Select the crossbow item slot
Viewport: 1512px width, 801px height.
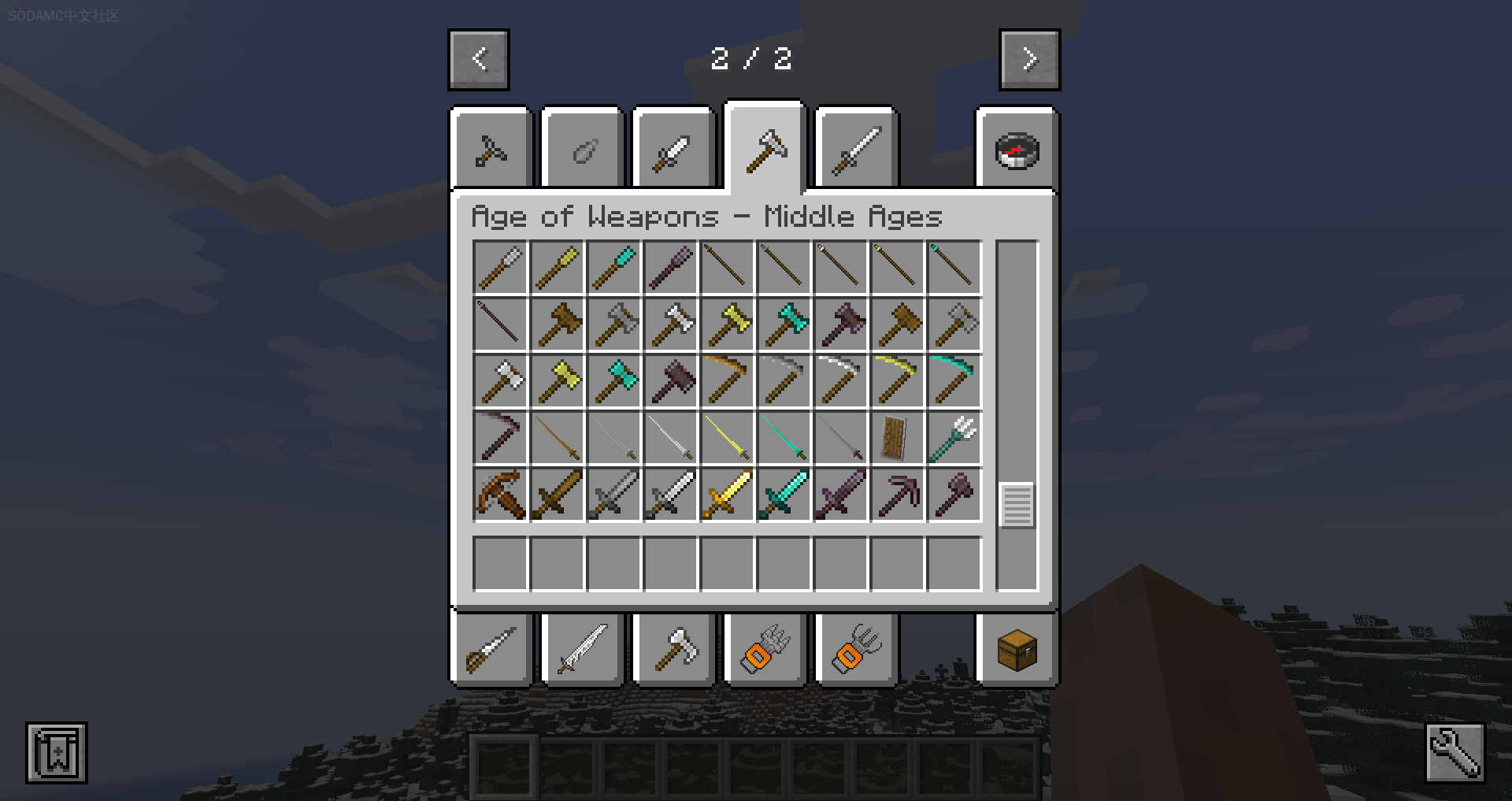pyautogui.click(x=500, y=495)
